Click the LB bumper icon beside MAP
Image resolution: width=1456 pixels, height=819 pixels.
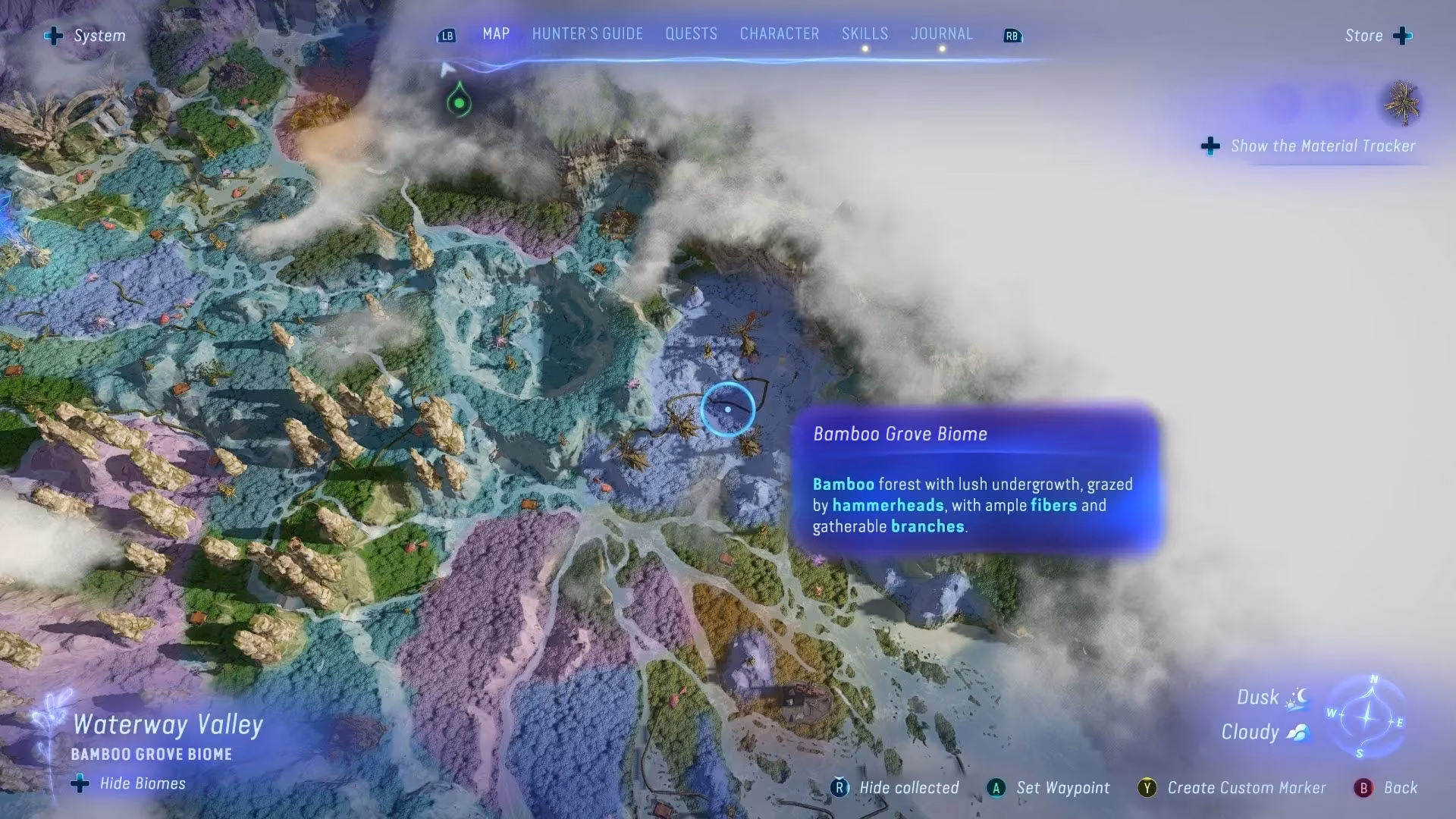point(446,35)
